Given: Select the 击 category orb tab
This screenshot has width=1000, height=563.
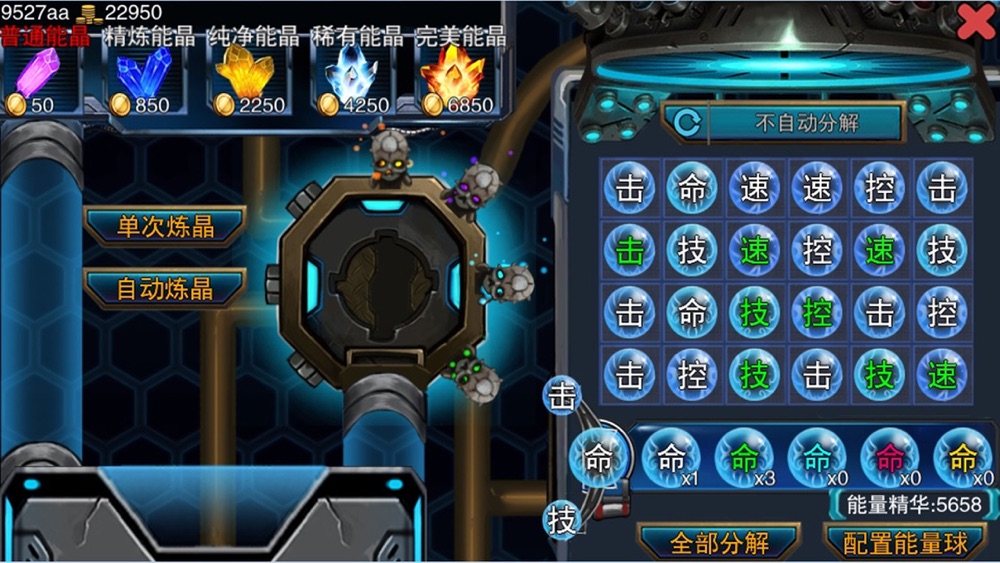Looking at the screenshot, I should point(562,397).
